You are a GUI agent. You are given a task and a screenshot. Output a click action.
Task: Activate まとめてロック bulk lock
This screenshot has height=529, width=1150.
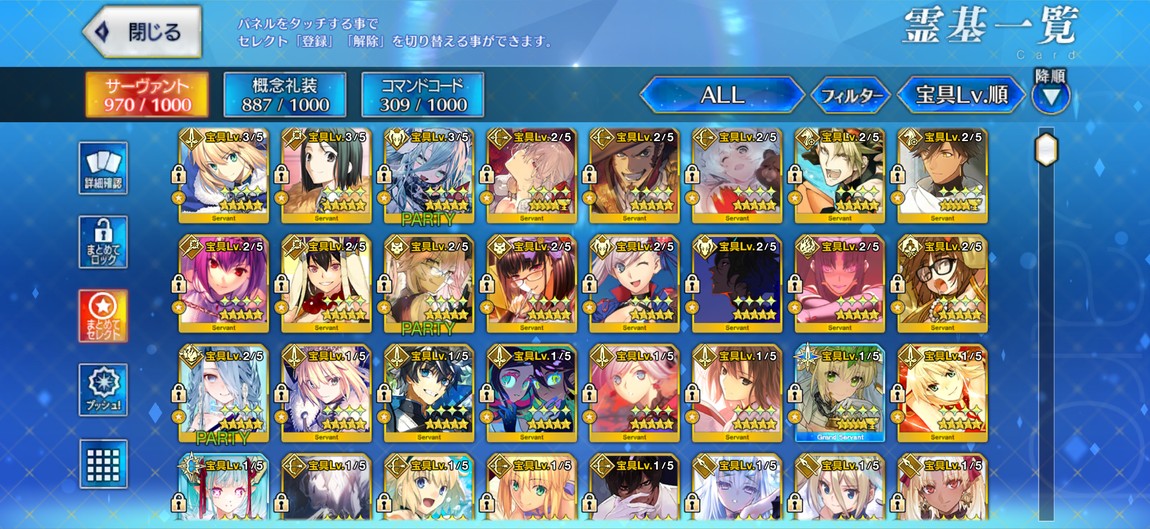coord(103,243)
